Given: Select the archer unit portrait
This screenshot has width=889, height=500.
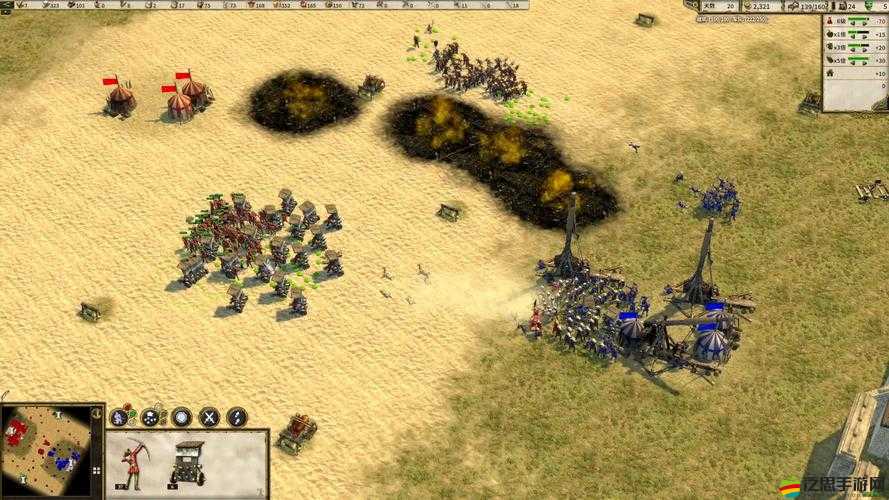Looking at the screenshot, I should (x=133, y=463).
